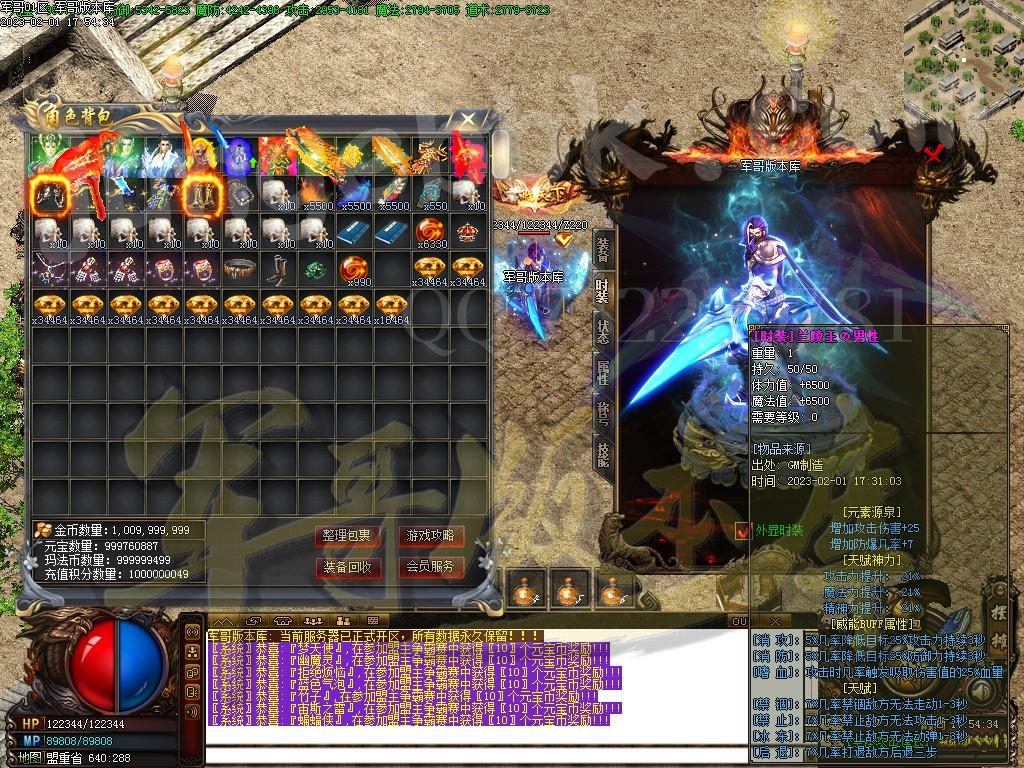Show the 属性 attributes tab
The height and width of the screenshot is (768, 1024).
click(603, 373)
